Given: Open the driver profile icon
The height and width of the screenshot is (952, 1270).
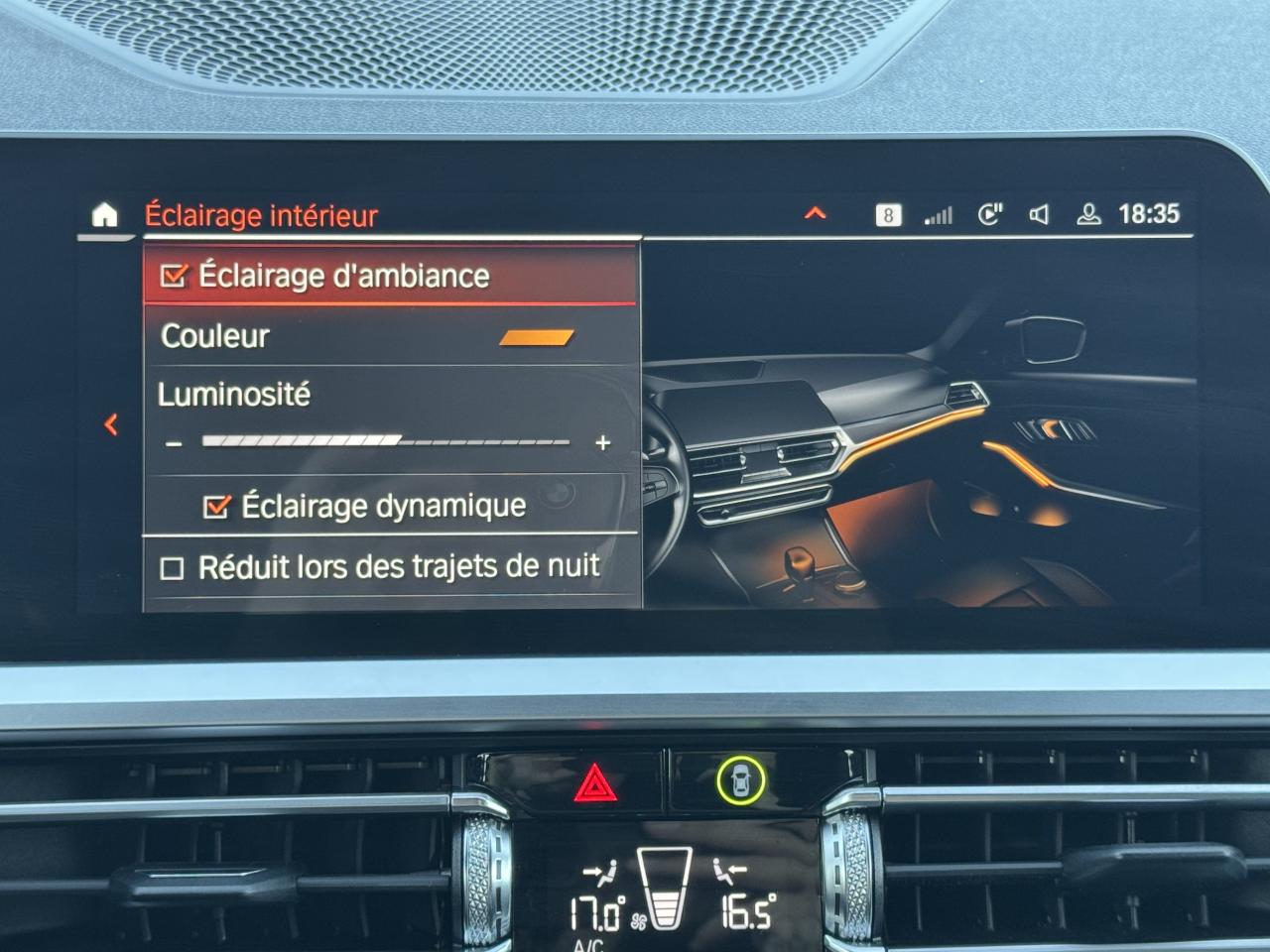Looking at the screenshot, I should coord(1088,214).
